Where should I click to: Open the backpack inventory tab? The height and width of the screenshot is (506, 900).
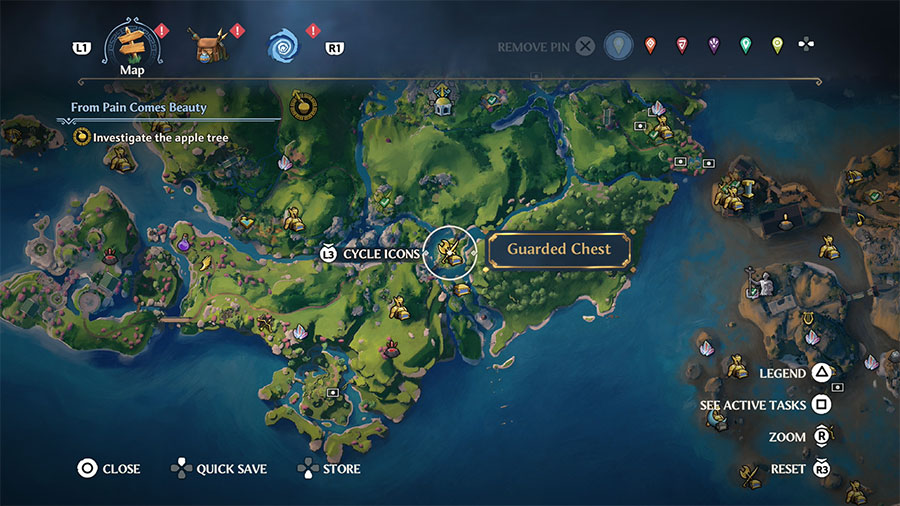point(212,45)
